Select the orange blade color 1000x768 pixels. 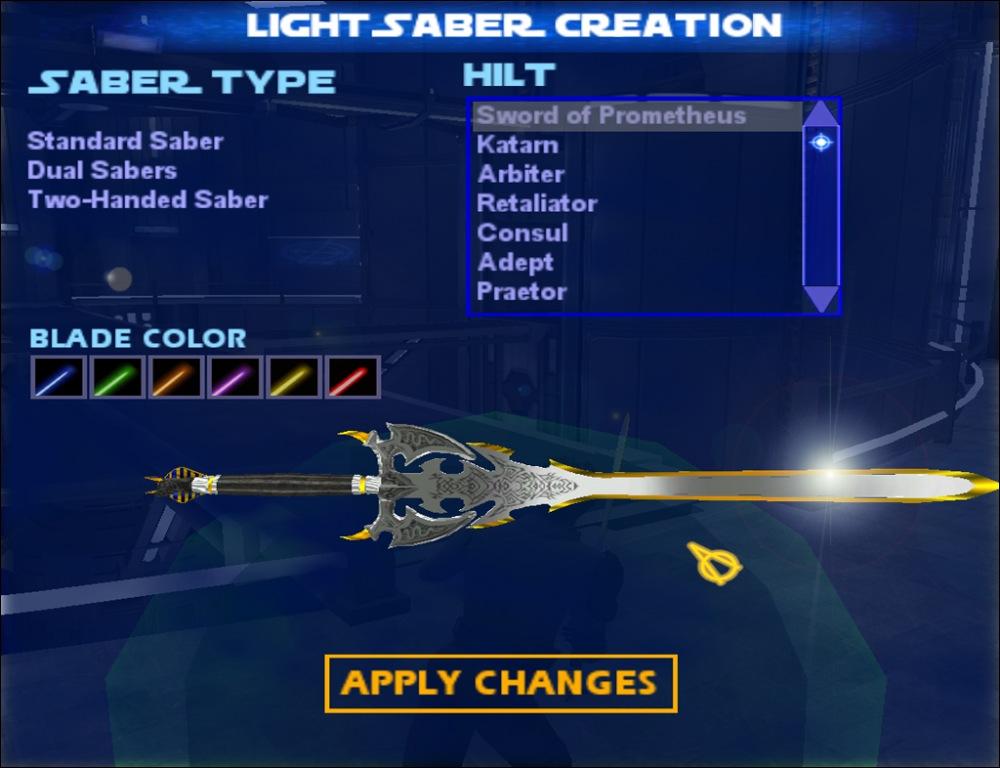pos(176,378)
